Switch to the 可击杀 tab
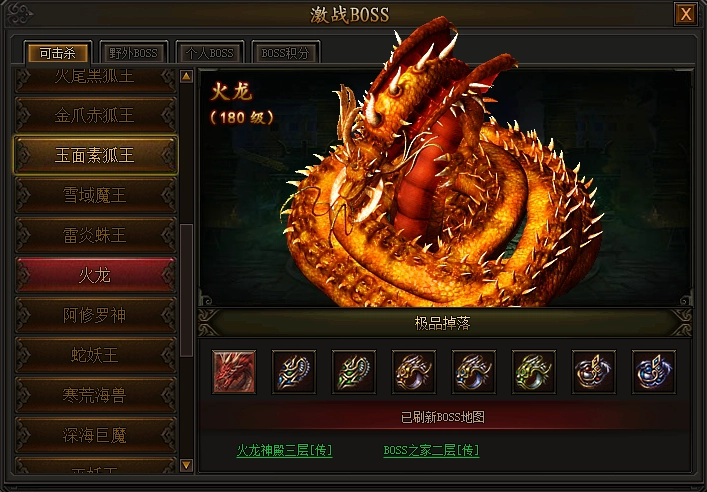 tap(58, 53)
